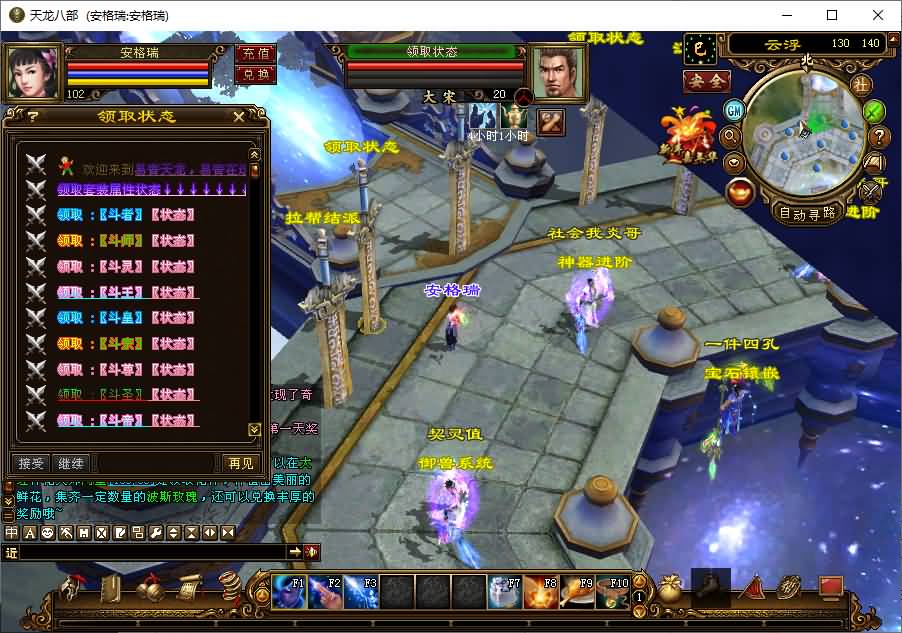The width and height of the screenshot is (902, 633).
Task: Open the 充值 recharge button
Action: [255, 53]
